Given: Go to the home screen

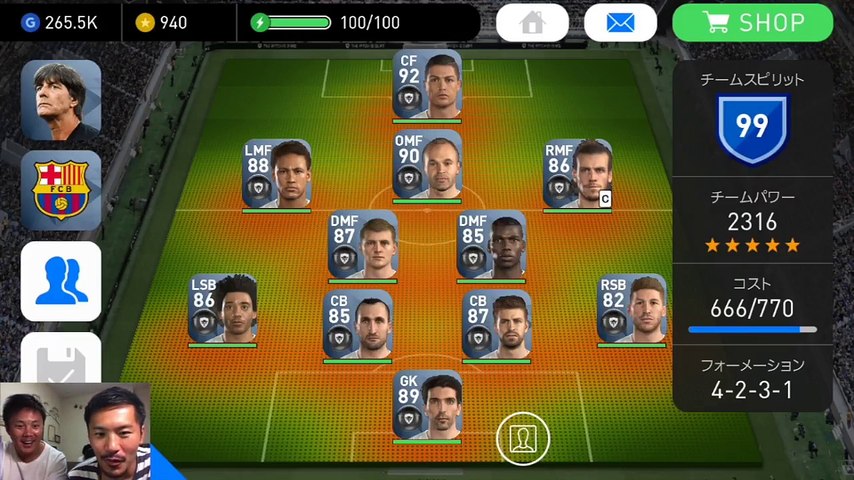Looking at the screenshot, I should [532, 22].
